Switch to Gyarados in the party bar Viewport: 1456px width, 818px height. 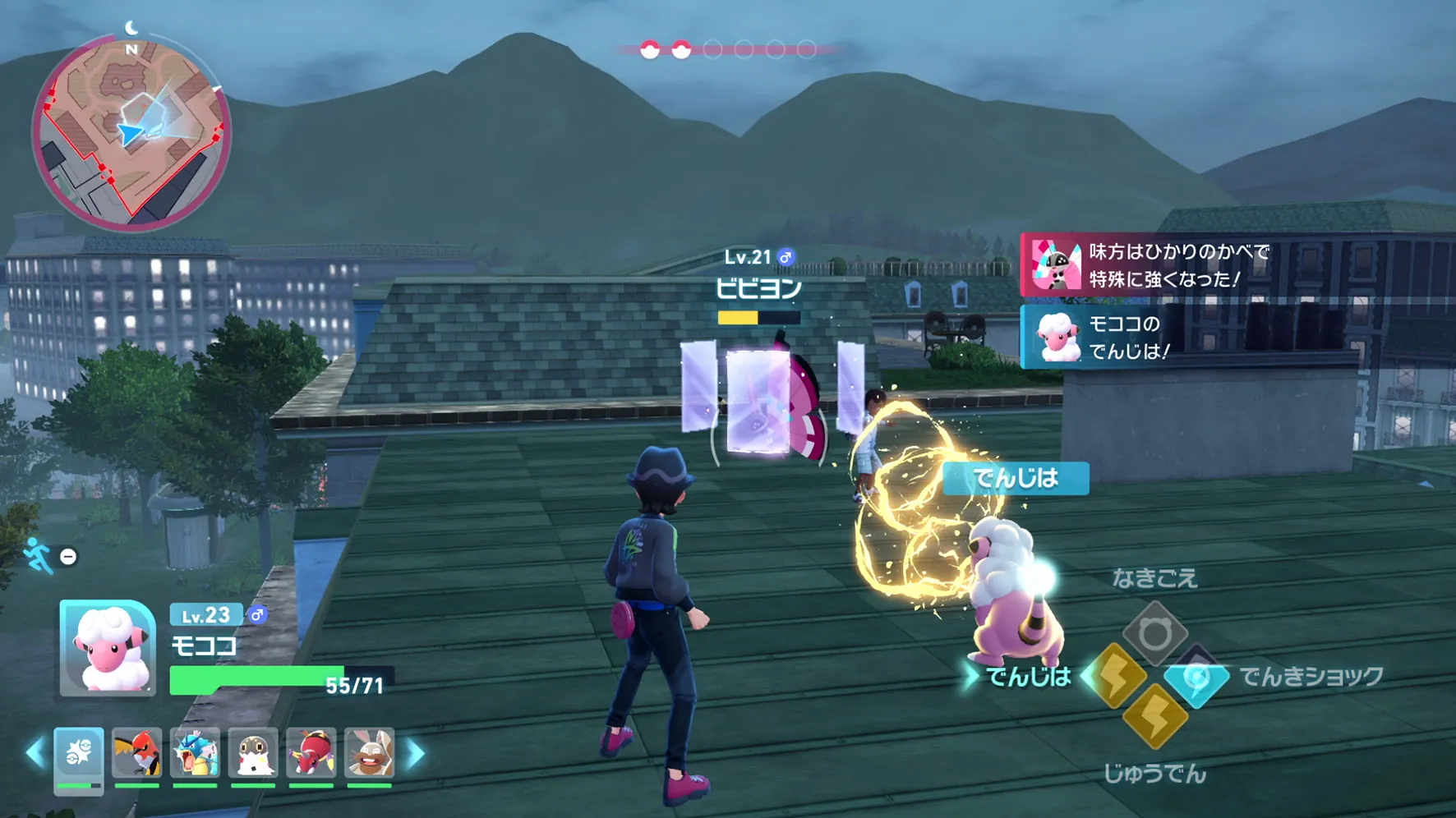(x=195, y=754)
